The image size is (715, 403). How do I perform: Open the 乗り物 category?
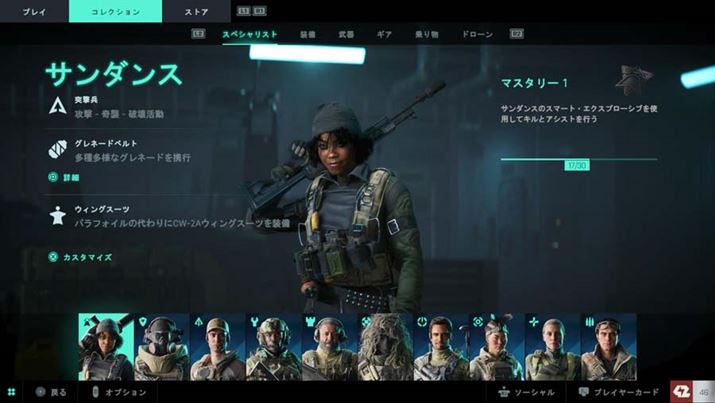pyautogui.click(x=426, y=34)
